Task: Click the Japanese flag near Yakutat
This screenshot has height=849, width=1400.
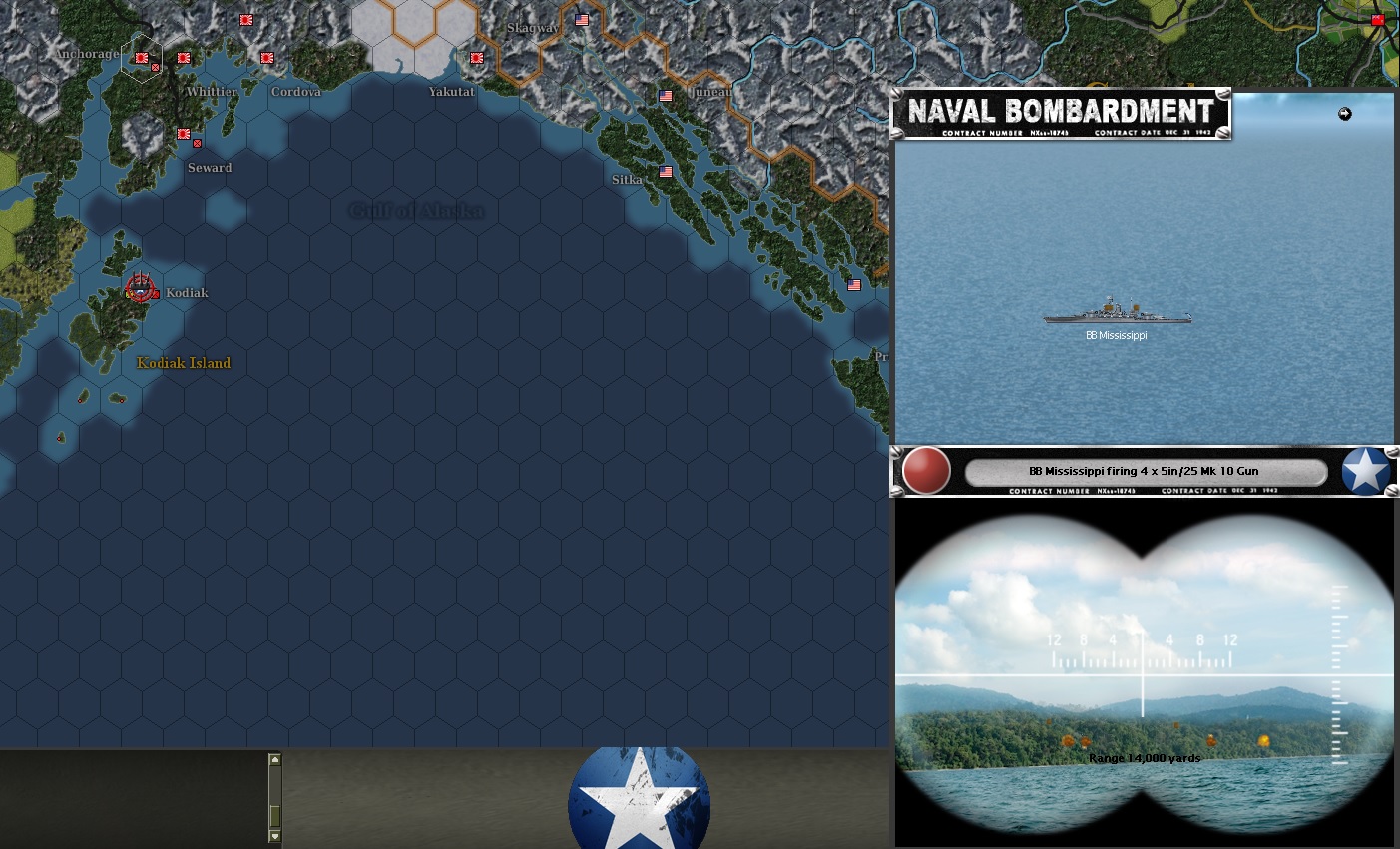Action: pyautogui.click(x=476, y=58)
